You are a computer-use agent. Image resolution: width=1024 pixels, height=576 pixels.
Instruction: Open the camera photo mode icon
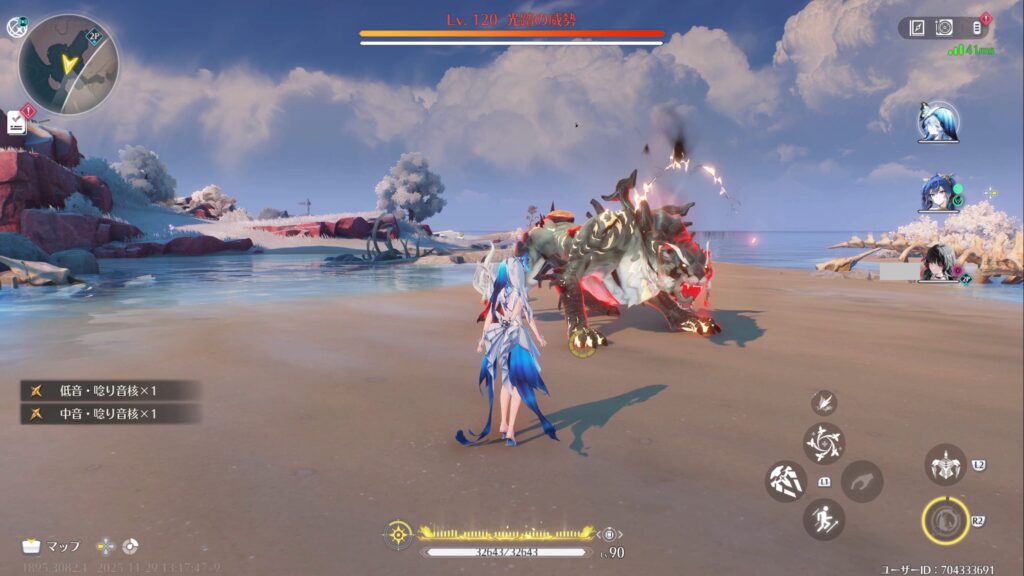coord(943,28)
